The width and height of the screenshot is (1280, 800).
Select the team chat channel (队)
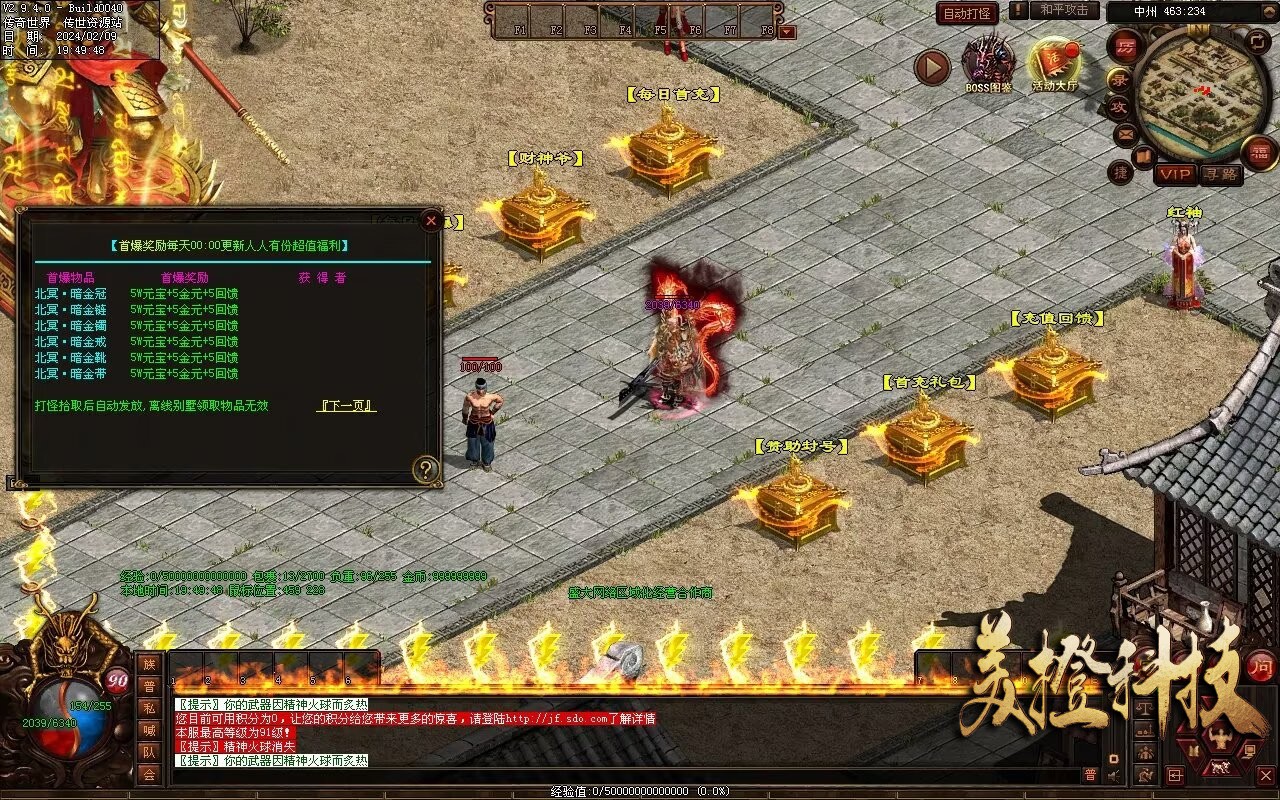pyautogui.click(x=149, y=752)
